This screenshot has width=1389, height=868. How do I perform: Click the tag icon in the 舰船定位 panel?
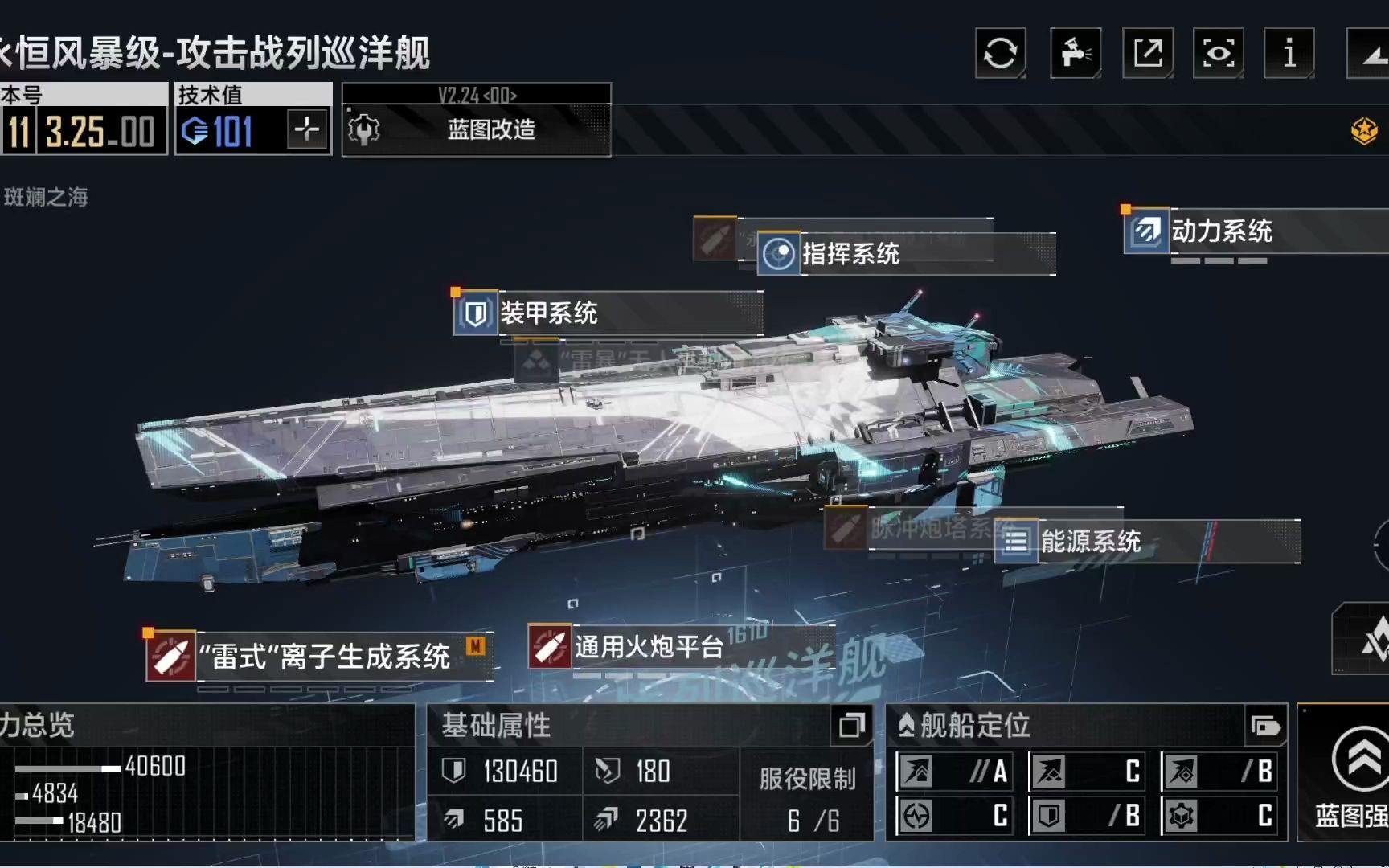point(1266,726)
